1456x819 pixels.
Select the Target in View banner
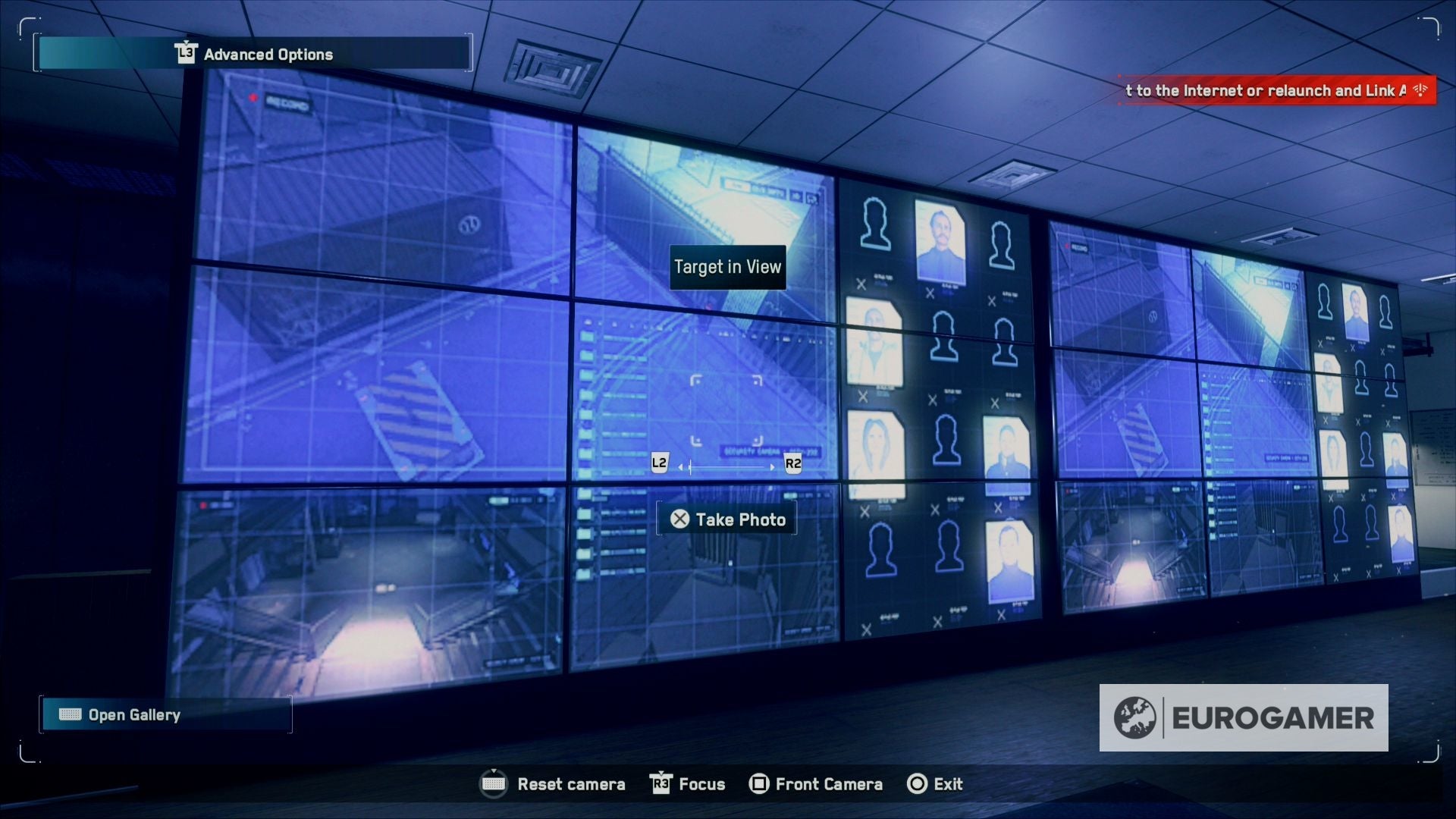[x=727, y=267]
